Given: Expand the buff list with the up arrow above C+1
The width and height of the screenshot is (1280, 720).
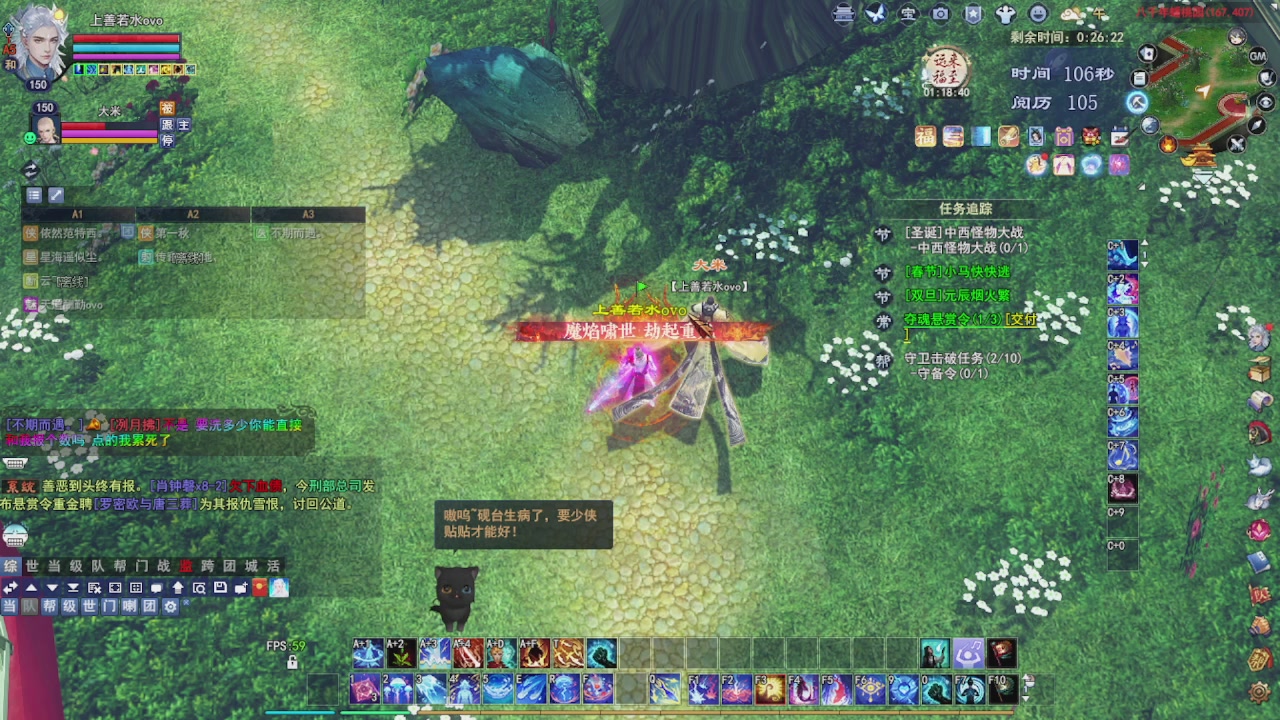Looking at the screenshot, I should (x=1144, y=243).
